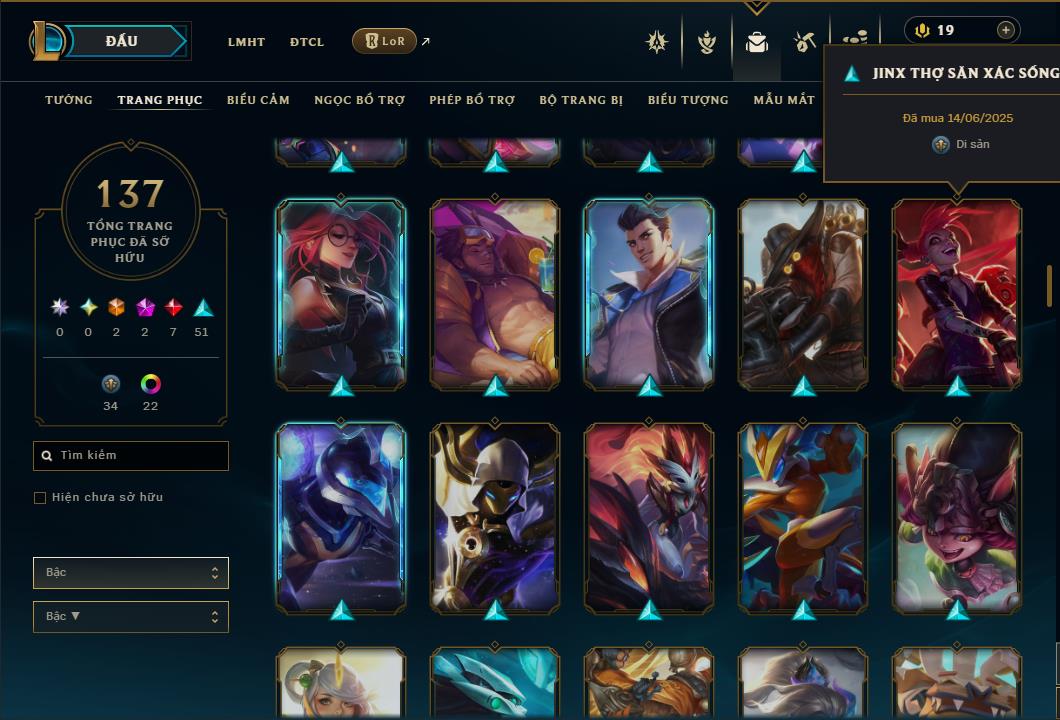Select the BIỂU CẢM tab
The image size is (1060, 720).
tap(258, 100)
